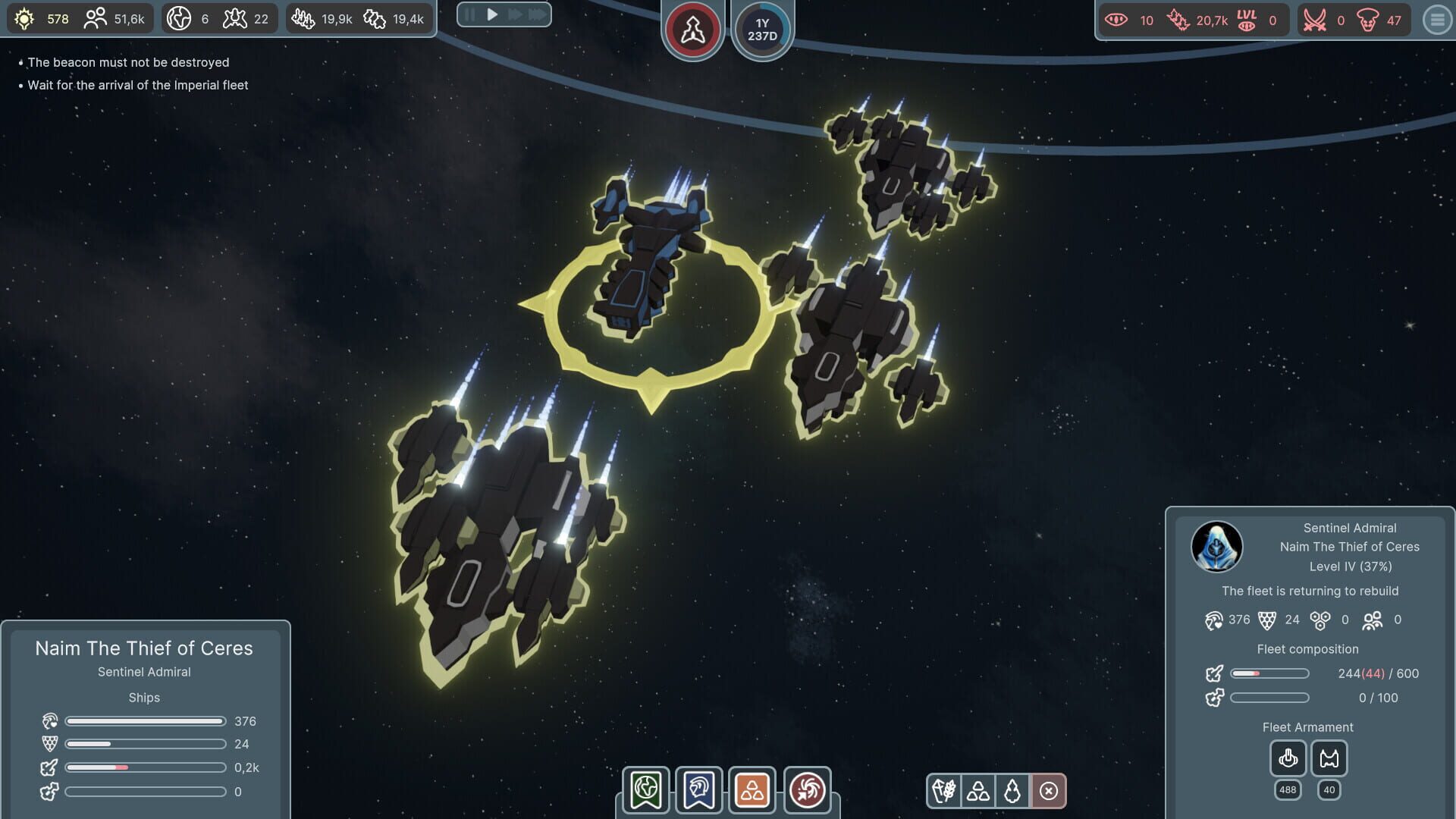Toggle the triple-ore filter in right filter bar
Viewport: 1456px width, 819px height.
(979, 790)
